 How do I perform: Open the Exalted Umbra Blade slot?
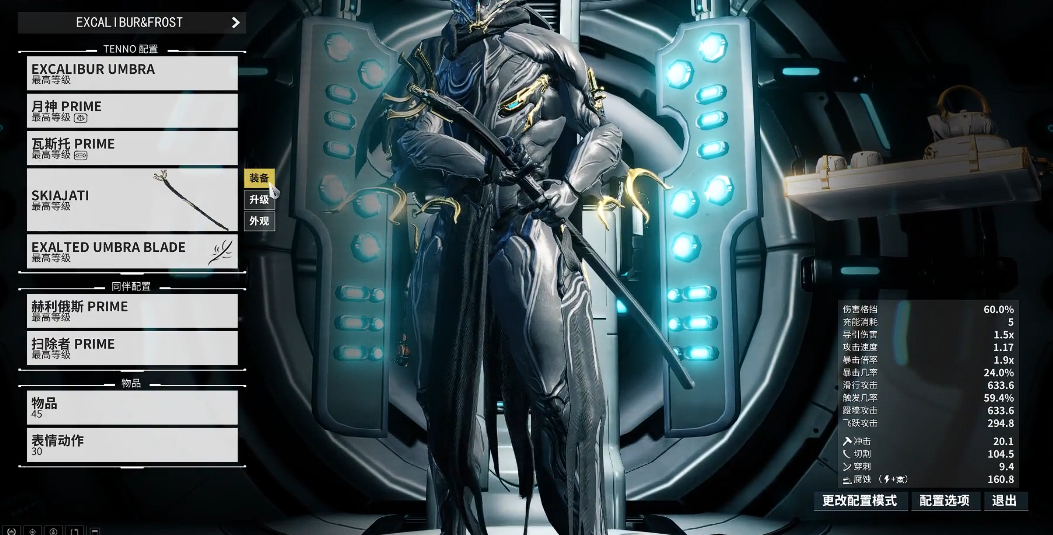coord(132,251)
